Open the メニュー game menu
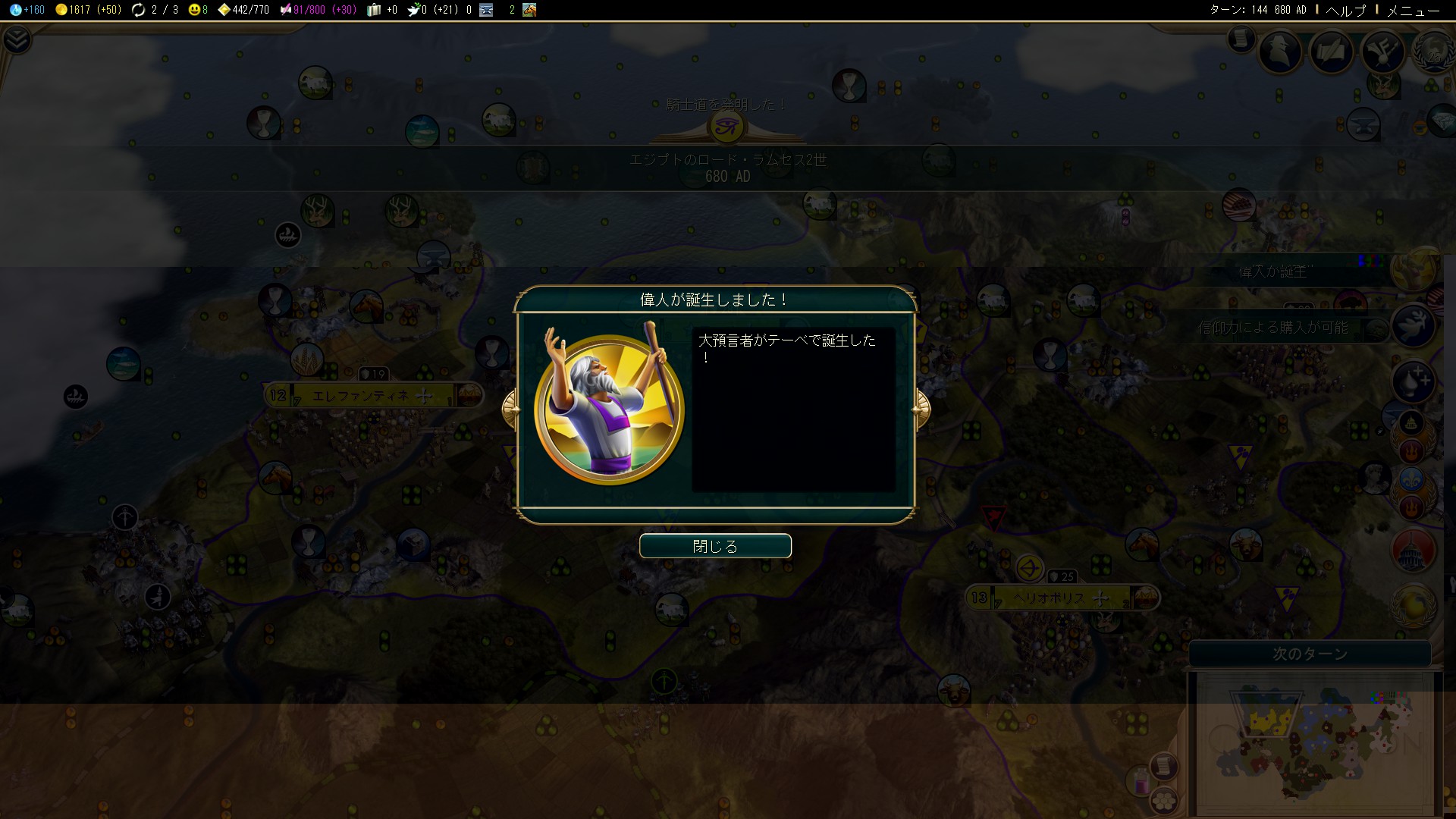This screenshot has width=1456, height=819. coord(1413,10)
